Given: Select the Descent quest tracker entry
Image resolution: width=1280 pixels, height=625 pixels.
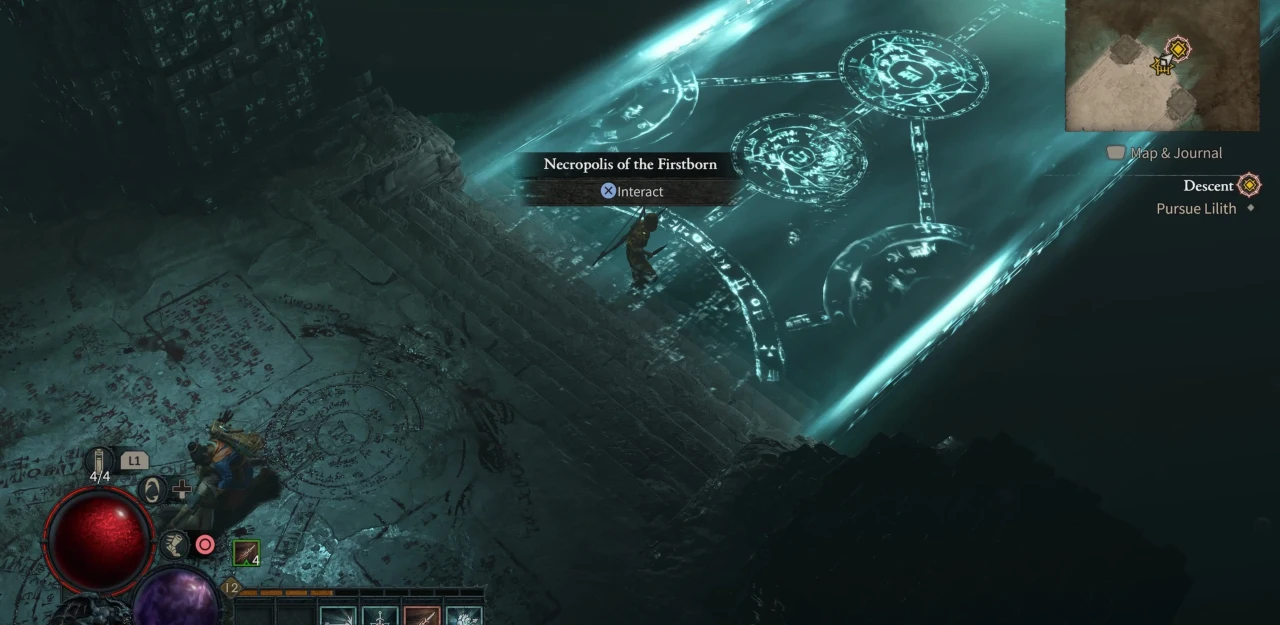Looking at the screenshot, I should (x=1208, y=186).
